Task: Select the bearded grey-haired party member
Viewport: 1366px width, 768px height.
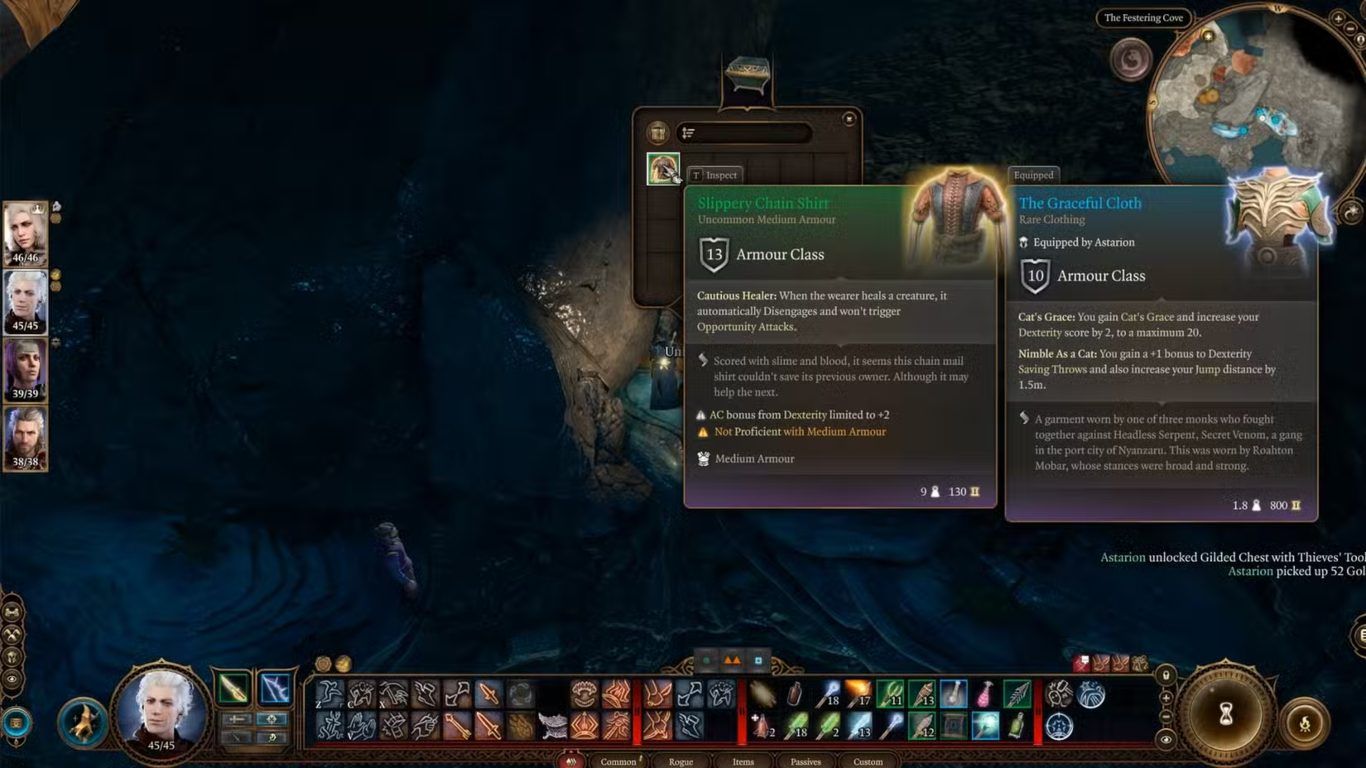Action: pyautogui.click(x=25, y=437)
